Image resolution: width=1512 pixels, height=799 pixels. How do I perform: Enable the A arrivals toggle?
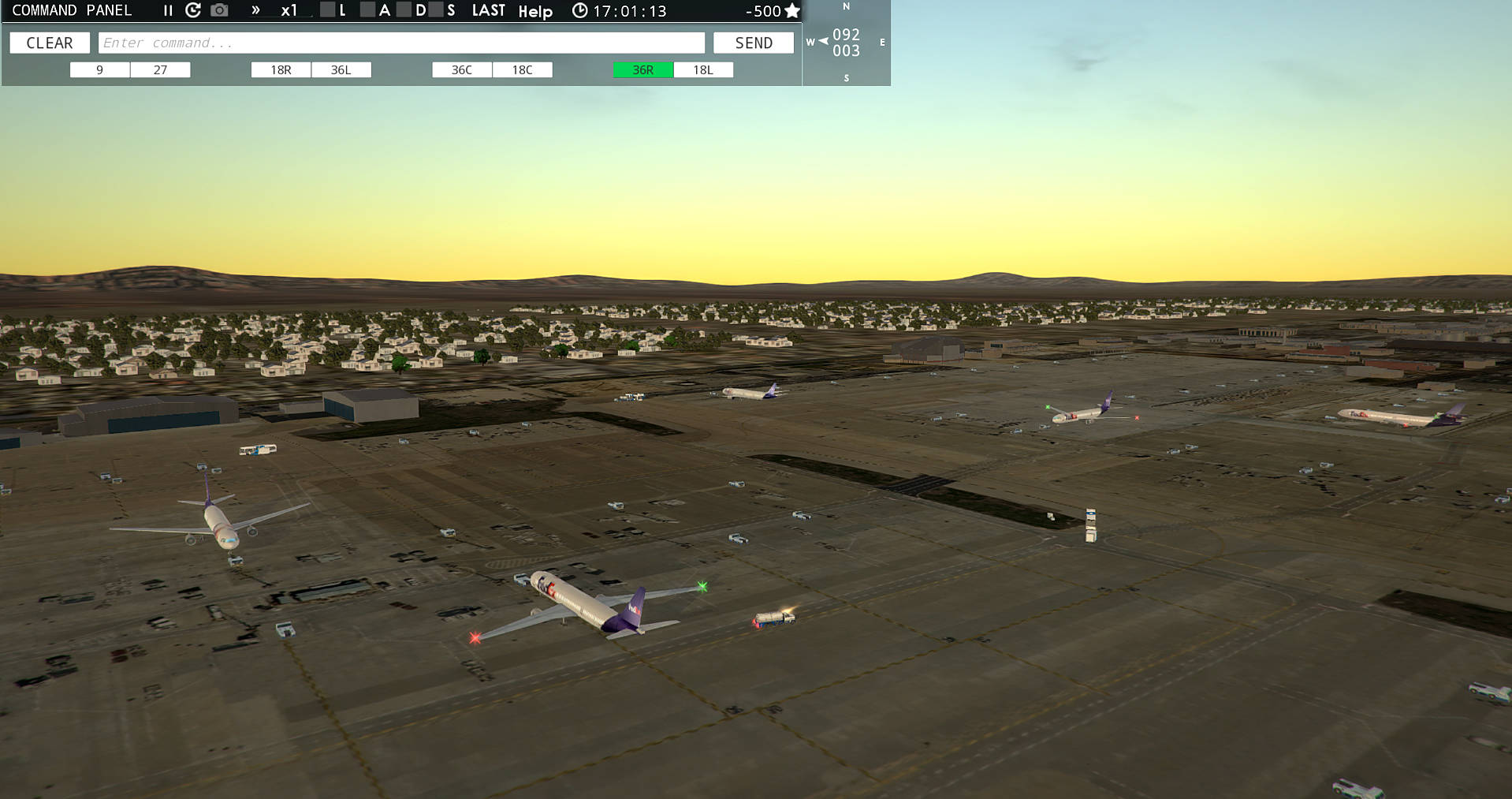[x=367, y=10]
